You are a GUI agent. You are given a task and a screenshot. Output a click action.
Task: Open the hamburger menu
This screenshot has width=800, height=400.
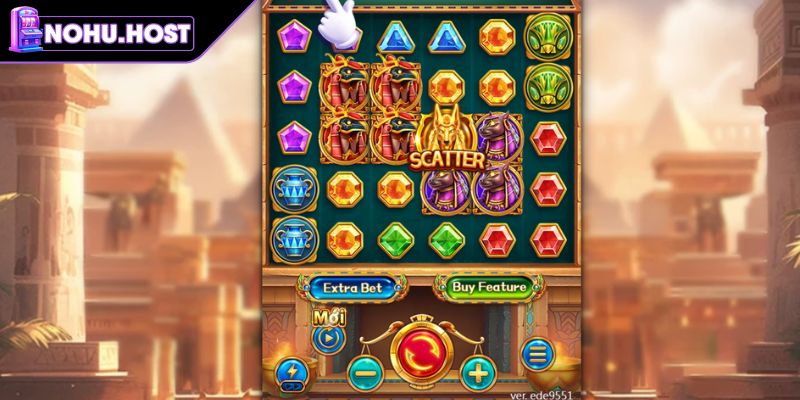tap(537, 354)
